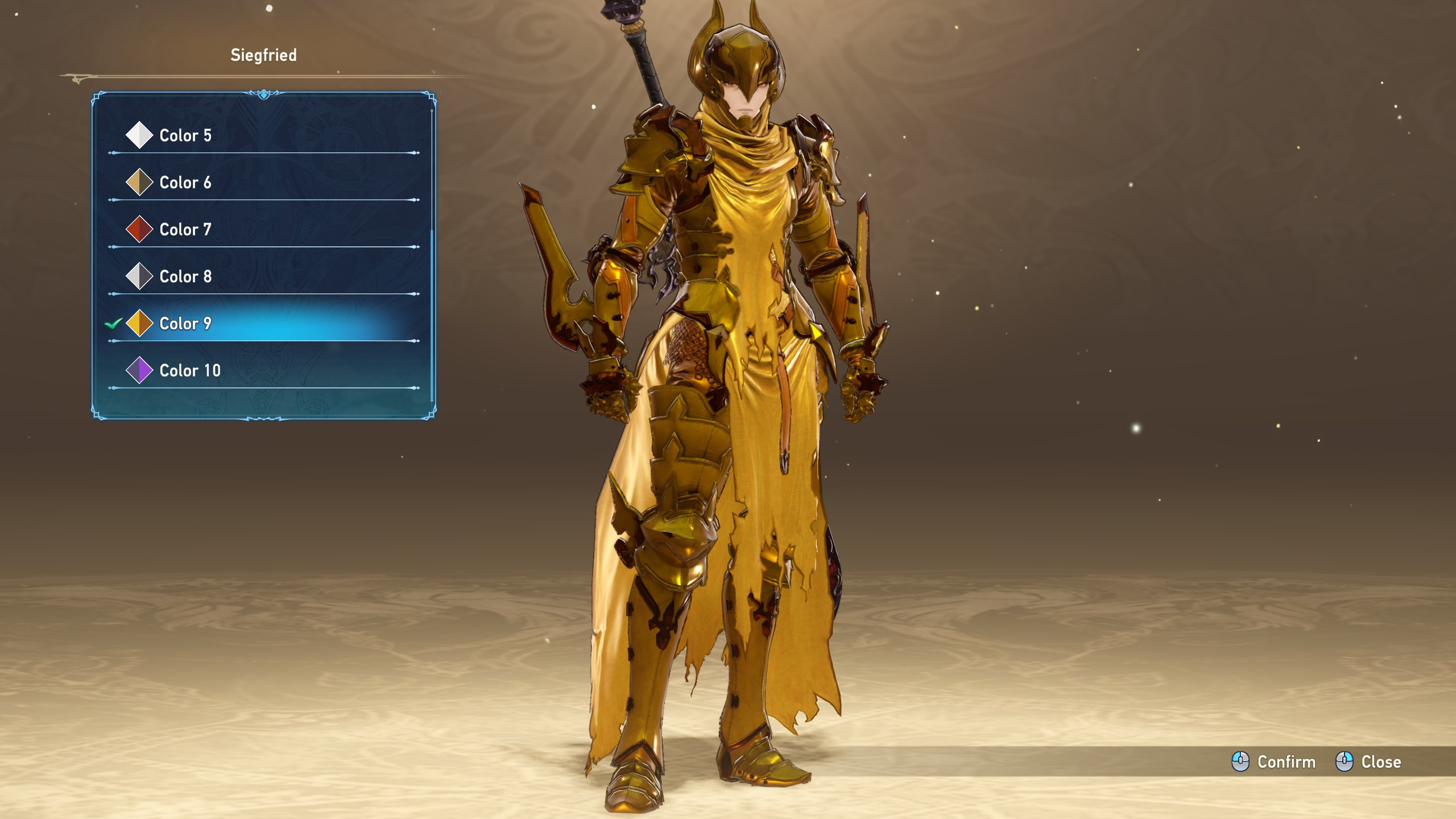Screen dimensions: 1456x819
Task: Select the Color 5 white option
Action: (185, 135)
